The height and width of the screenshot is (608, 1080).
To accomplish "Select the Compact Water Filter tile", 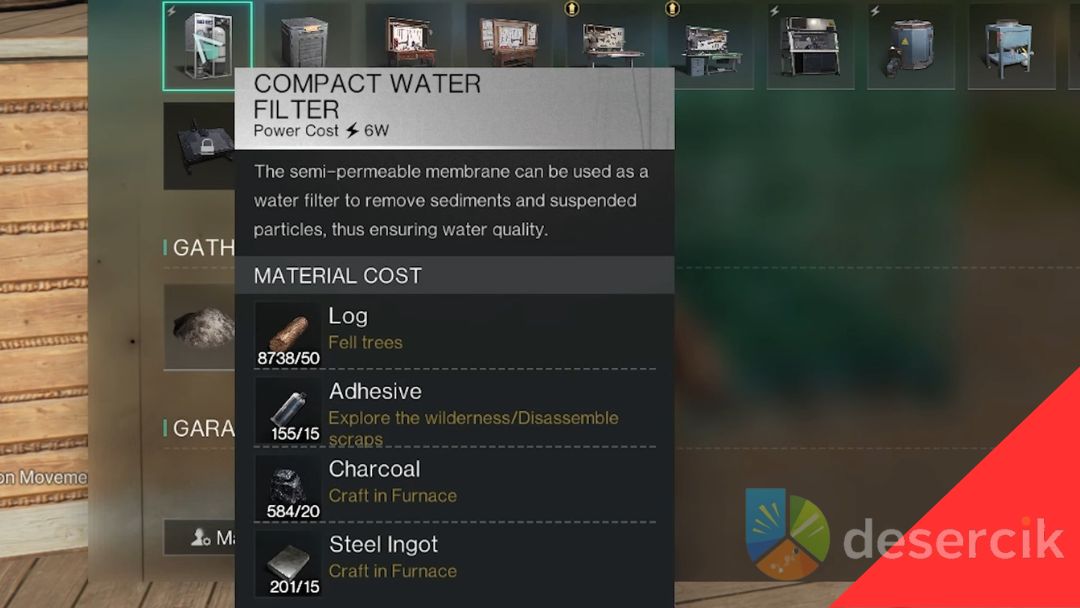I will 207,45.
